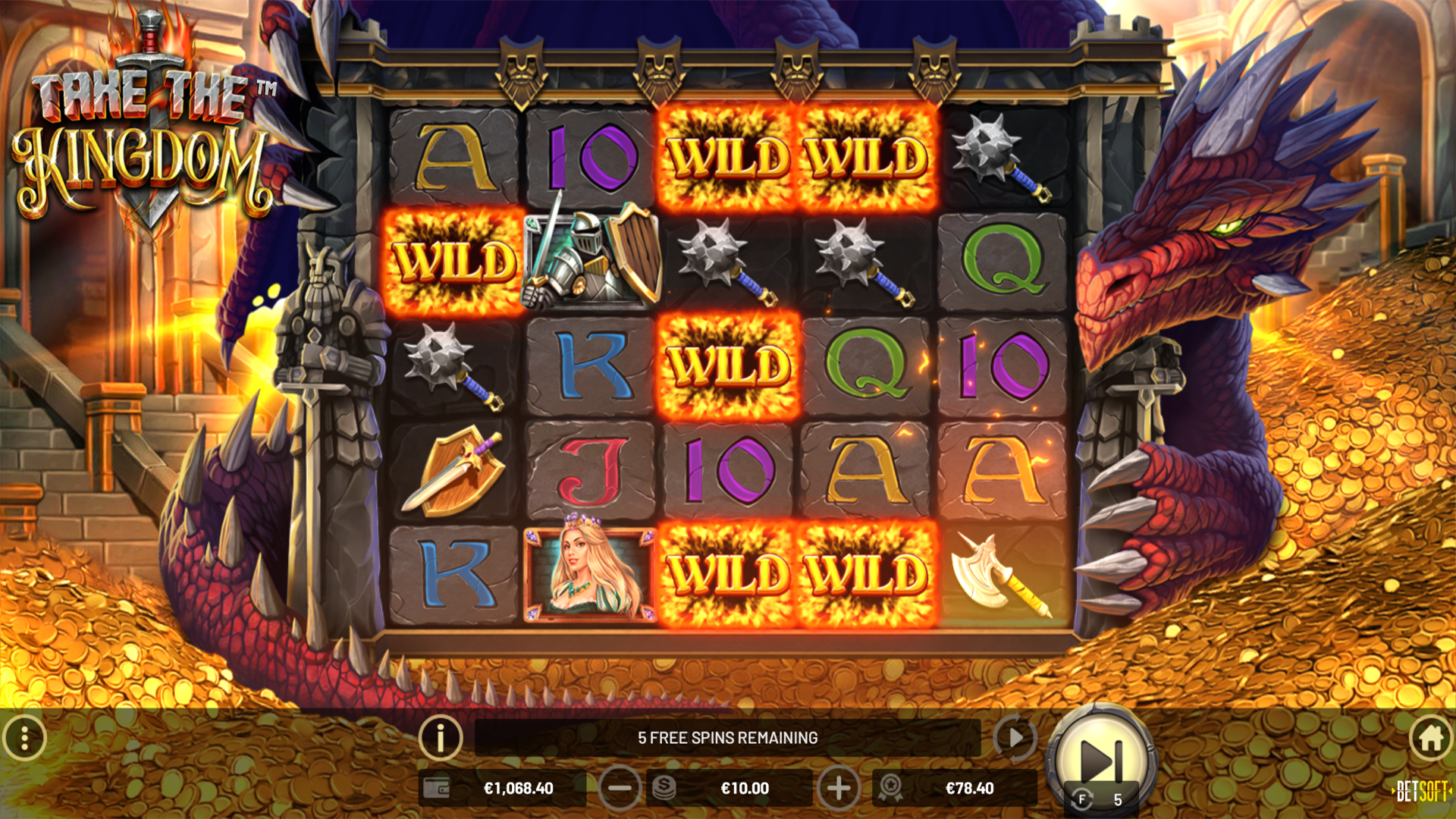Increase bet with the plus button
The width and height of the screenshot is (1456, 819).
coord(838,788)
